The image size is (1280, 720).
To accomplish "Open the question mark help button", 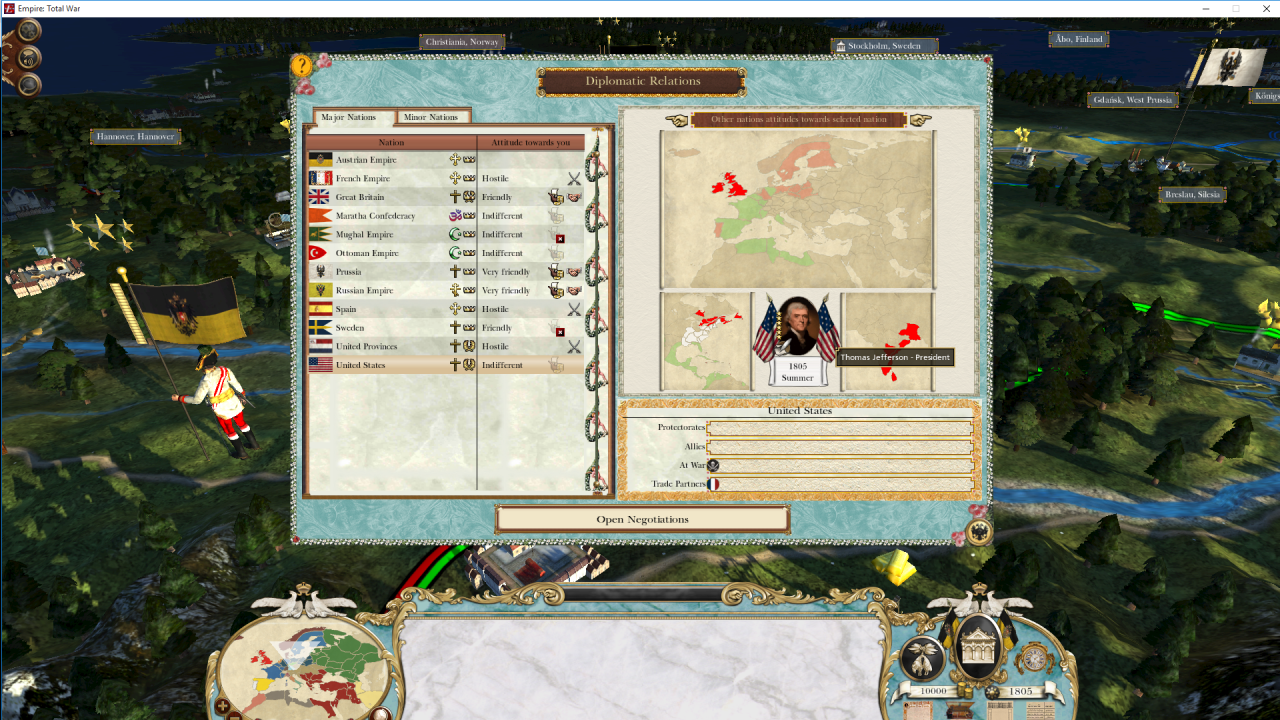I will (302, 66).
